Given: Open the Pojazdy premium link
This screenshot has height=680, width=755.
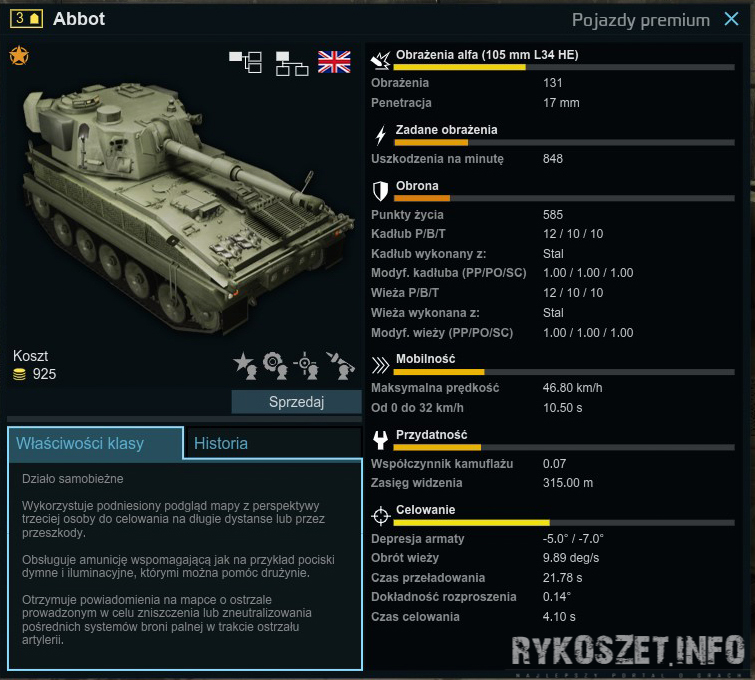Looking at the screenshot, I should pos(641,19).
